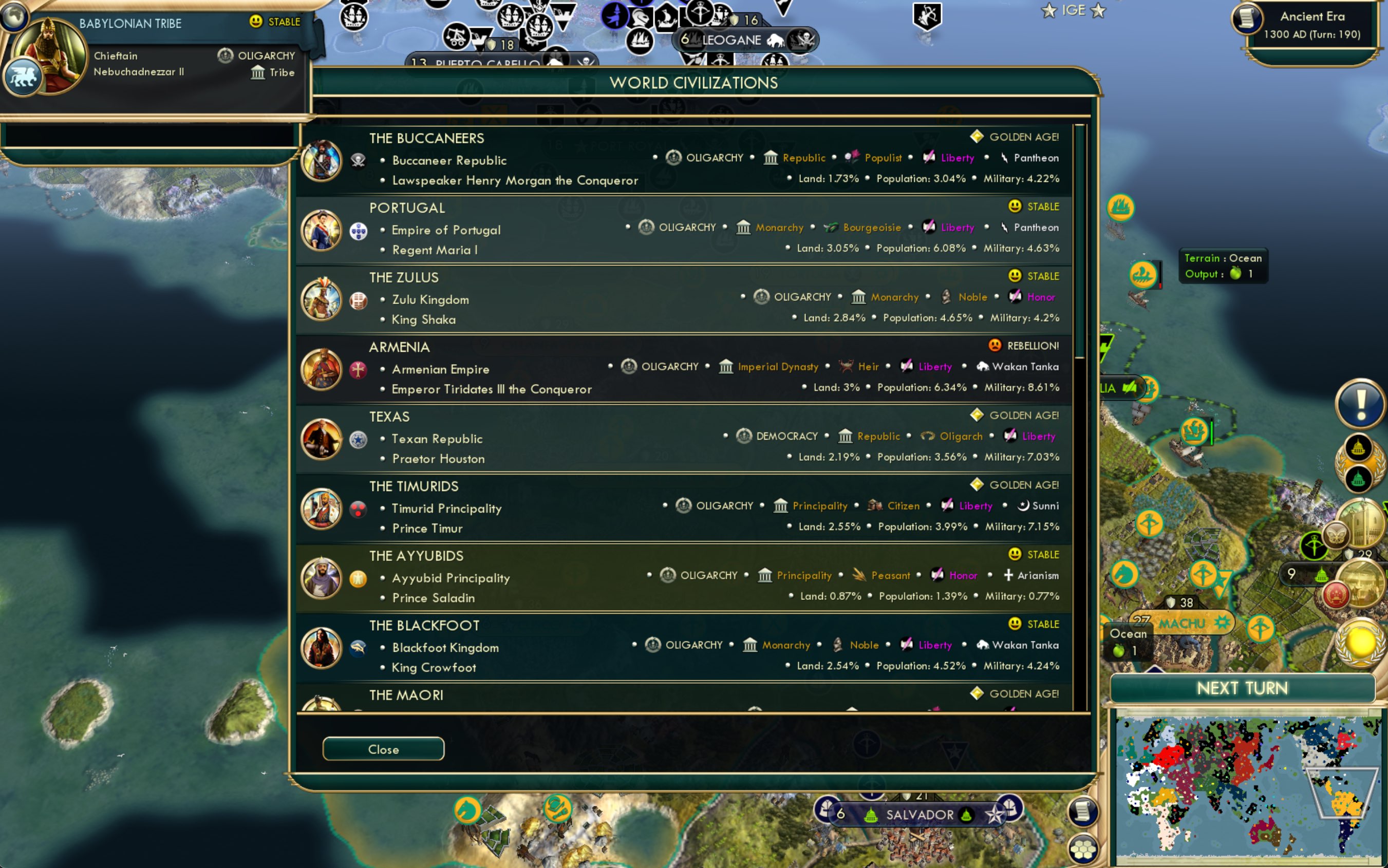This screenshot has width=1388, height=868.
Task: Click the IGE star toggle at the top
Action: tap(1049, 10)
